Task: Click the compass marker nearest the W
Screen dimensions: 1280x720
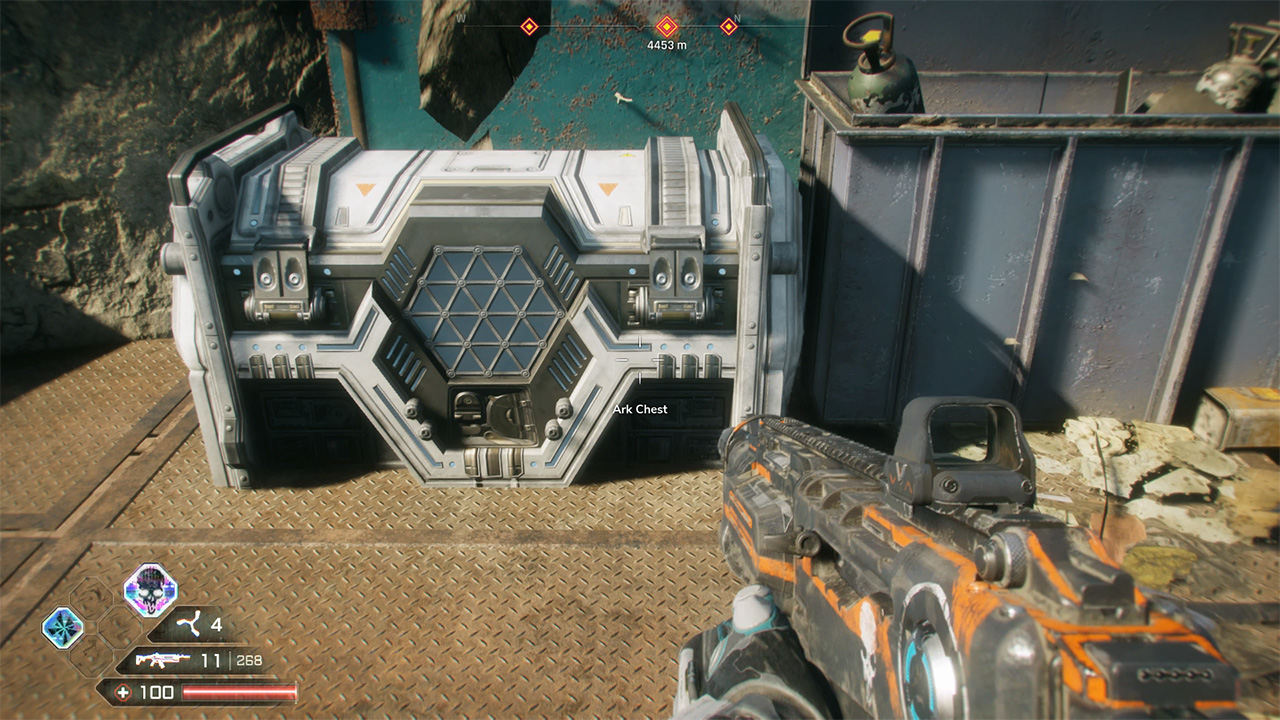Action: (529, 27)
